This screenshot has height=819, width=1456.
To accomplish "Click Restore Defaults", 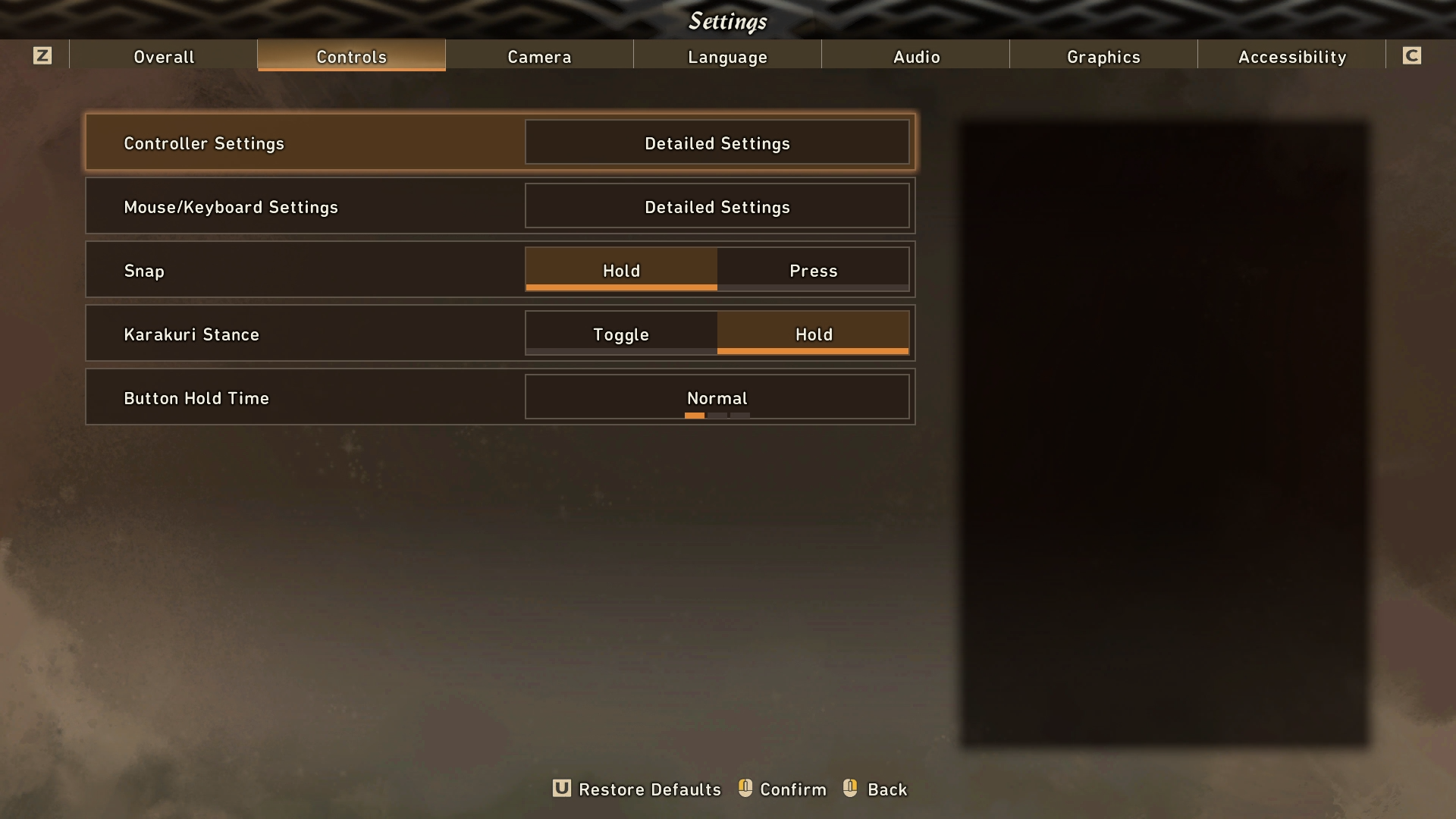I will point(649,789).
